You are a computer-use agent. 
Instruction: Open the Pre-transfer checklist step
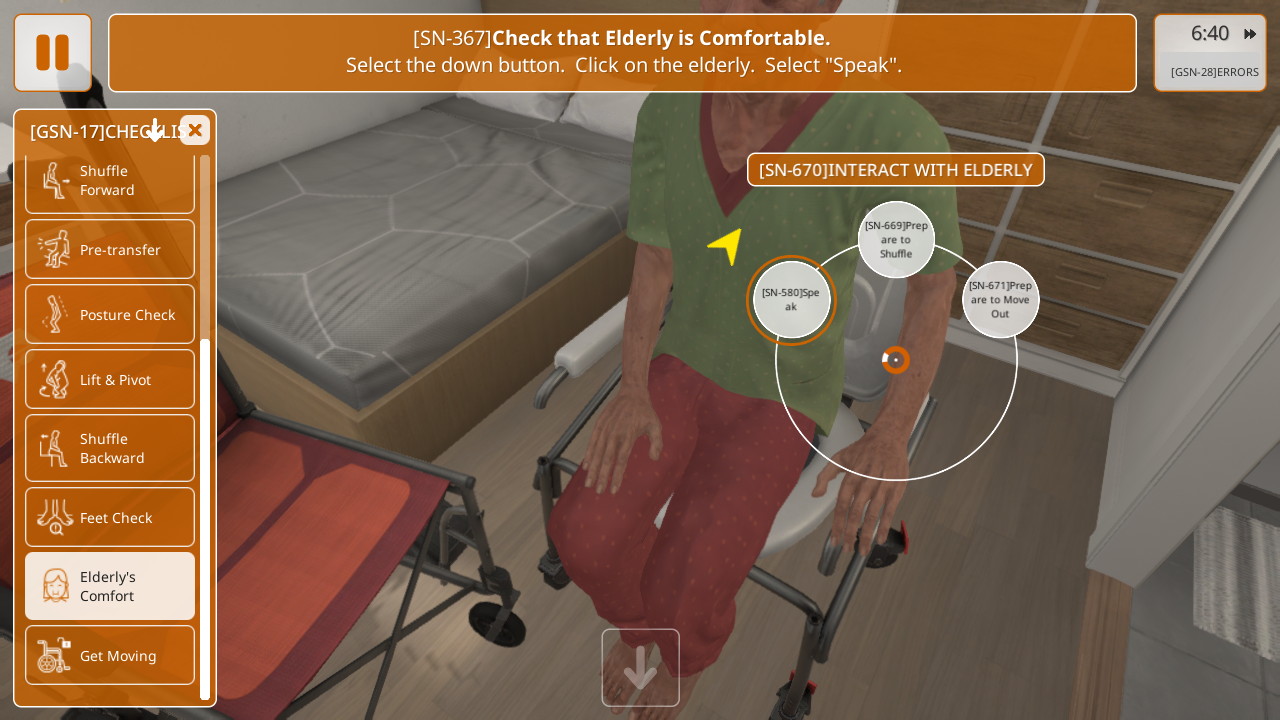coord(110,249)
